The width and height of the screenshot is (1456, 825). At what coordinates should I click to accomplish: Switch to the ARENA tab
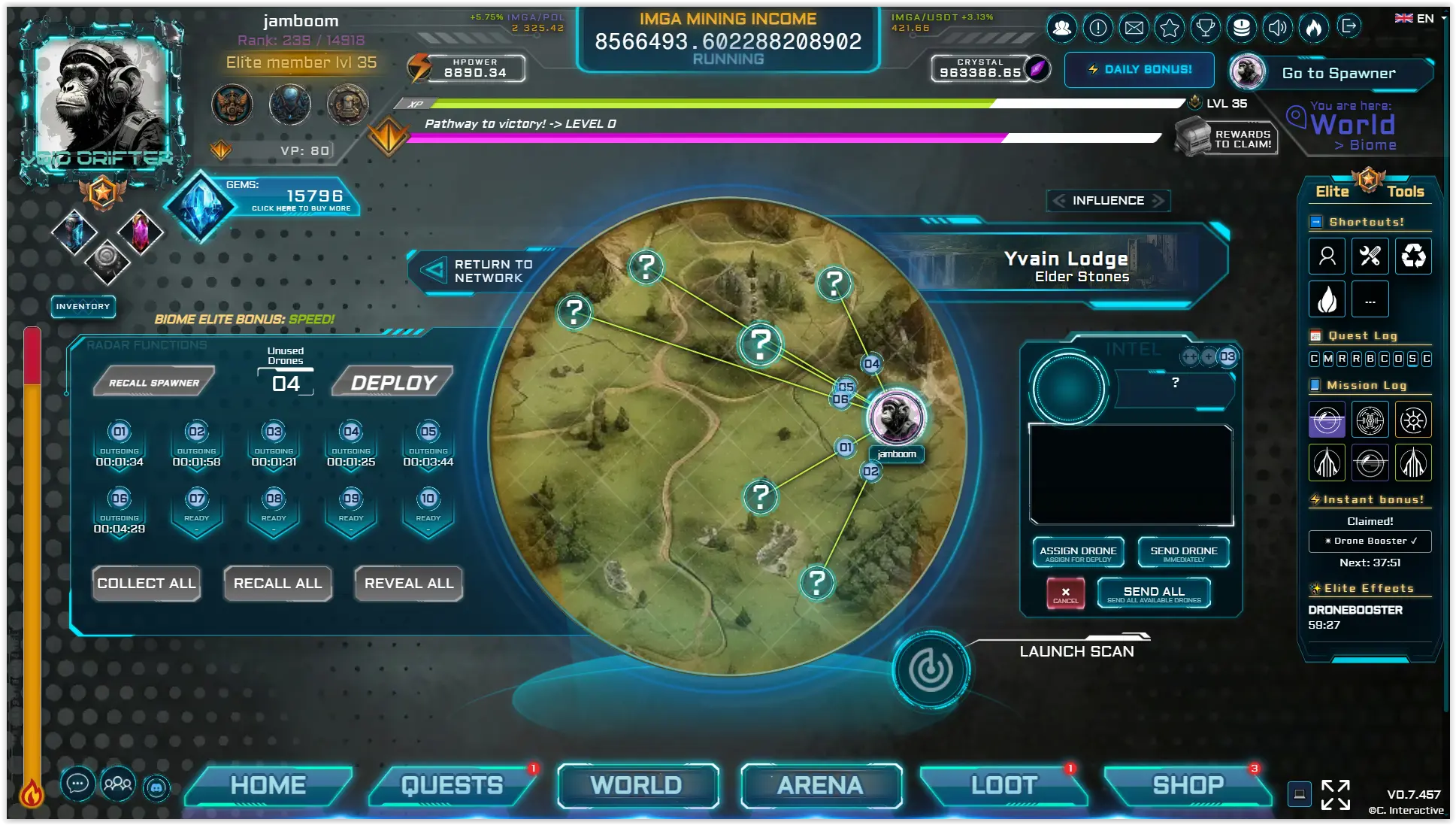pos(820,785)
